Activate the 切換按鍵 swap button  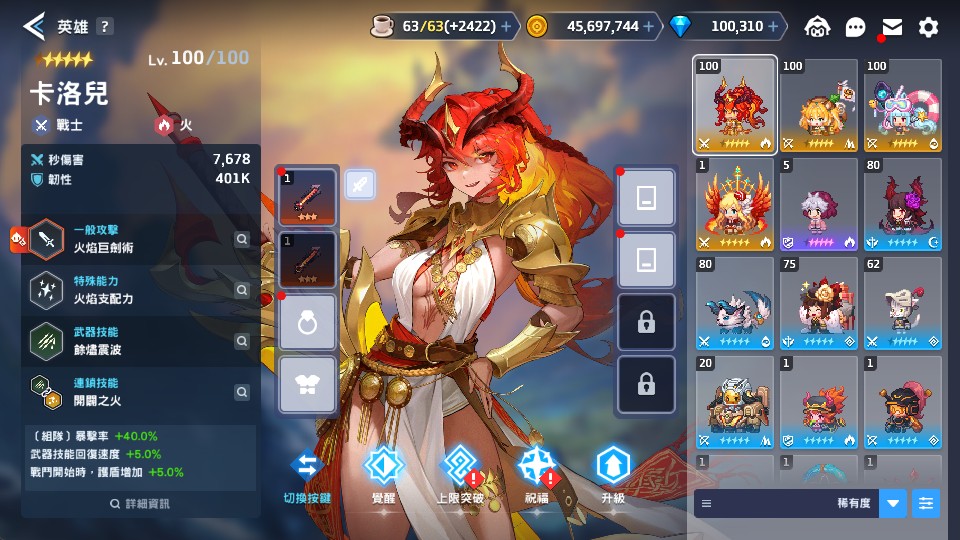point(307,474)
